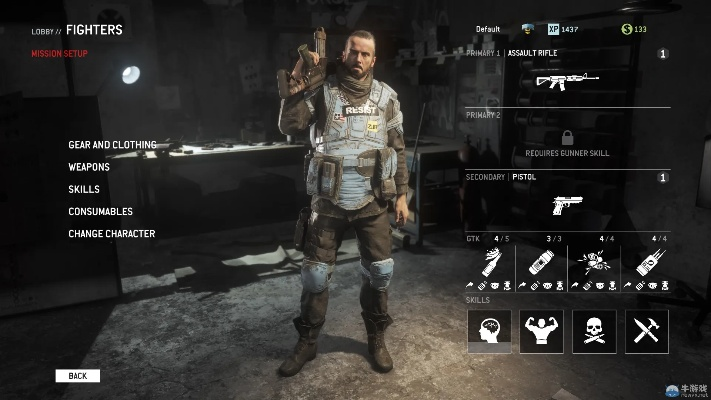711x400 pixels.
Task: Click the Back button
Action: (x=78, y=376)
